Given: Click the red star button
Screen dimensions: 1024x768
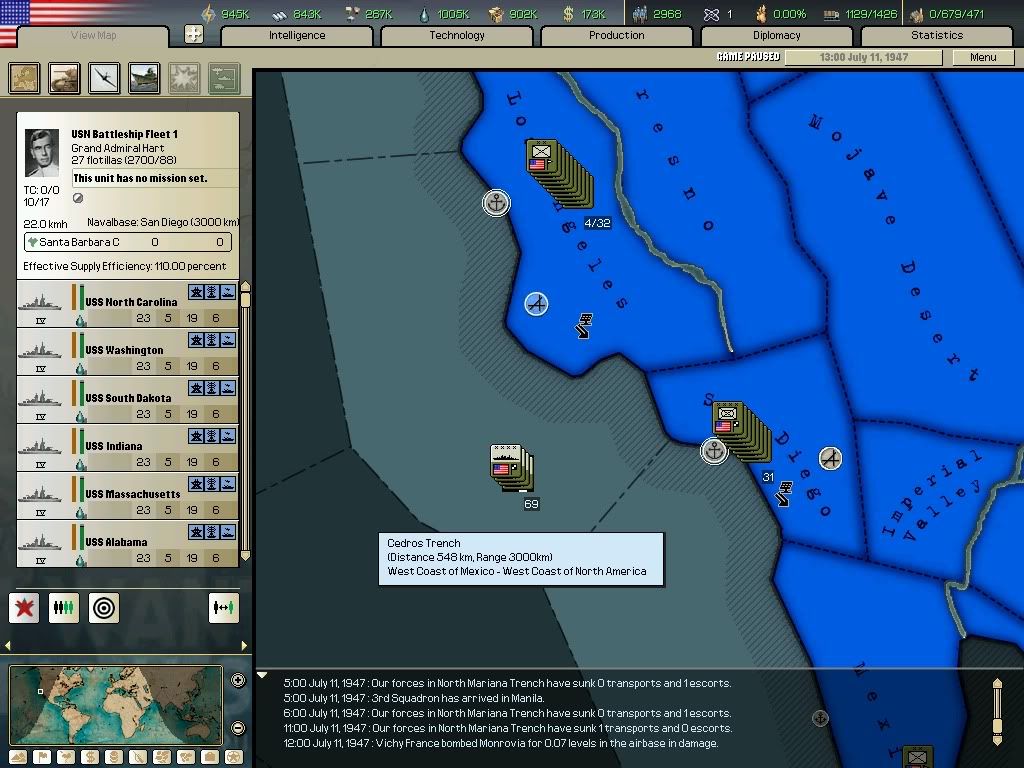Looking at the screenshot, I should coord(24,607).
